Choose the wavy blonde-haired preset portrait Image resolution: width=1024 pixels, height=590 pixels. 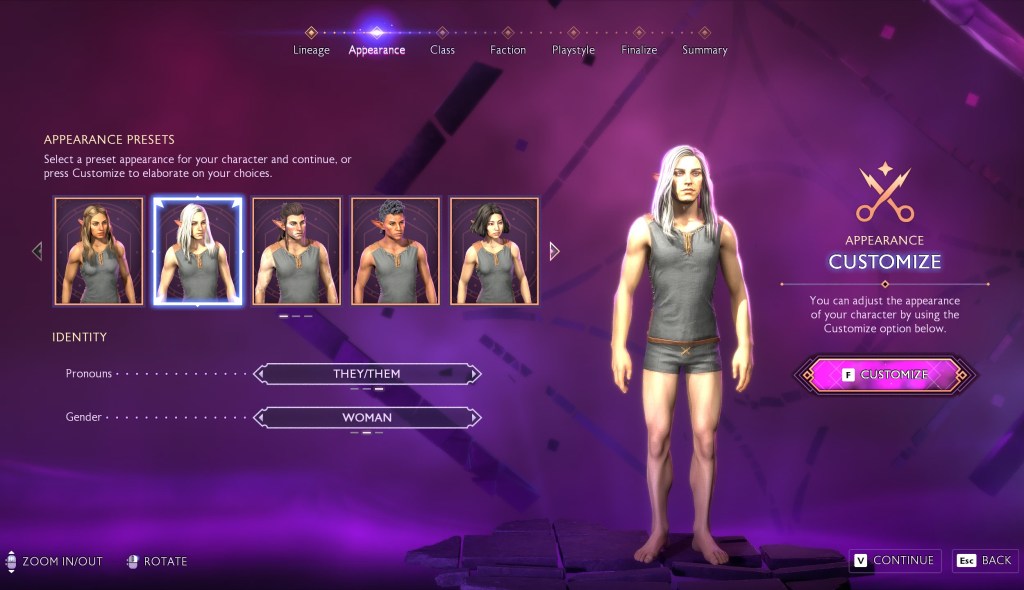[x=98, y=251]
